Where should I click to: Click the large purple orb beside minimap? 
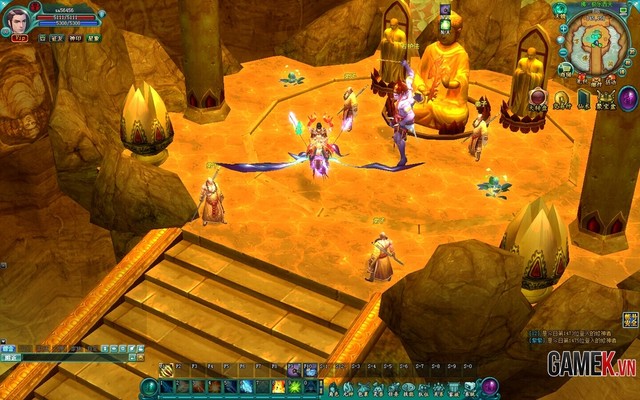[x=628, y=98]
